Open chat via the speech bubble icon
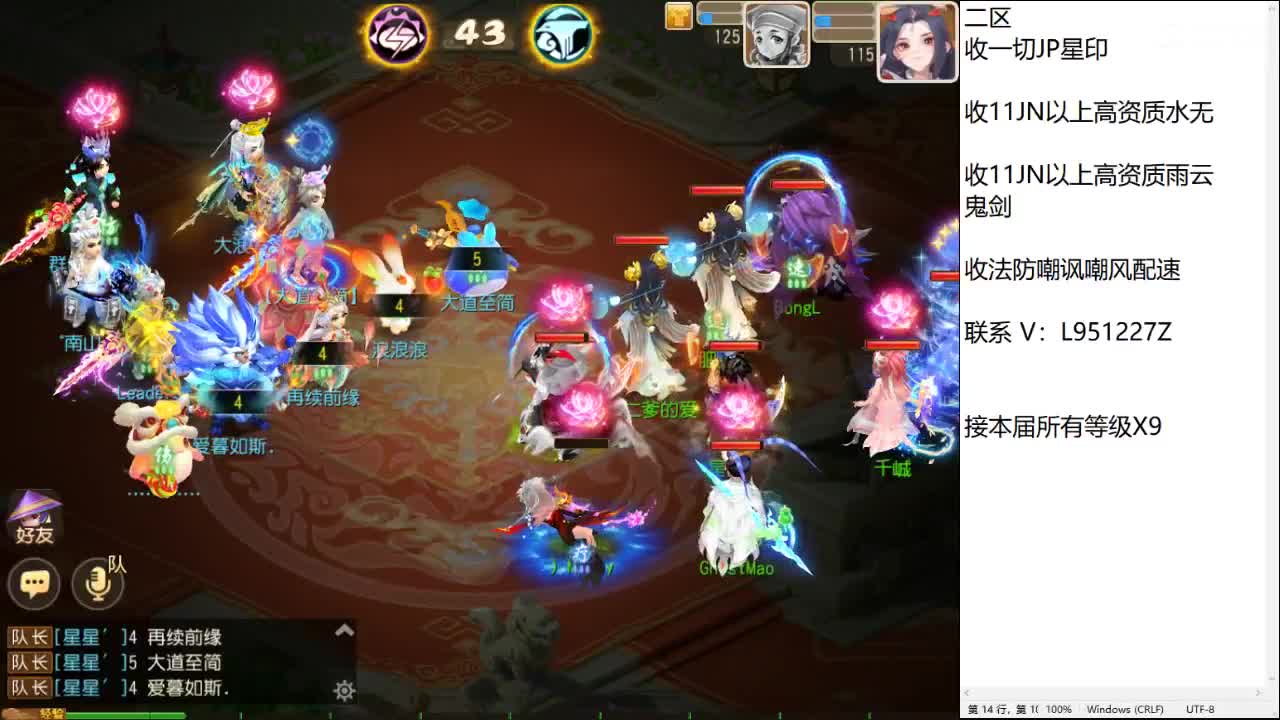 click(x=34, y=584)
